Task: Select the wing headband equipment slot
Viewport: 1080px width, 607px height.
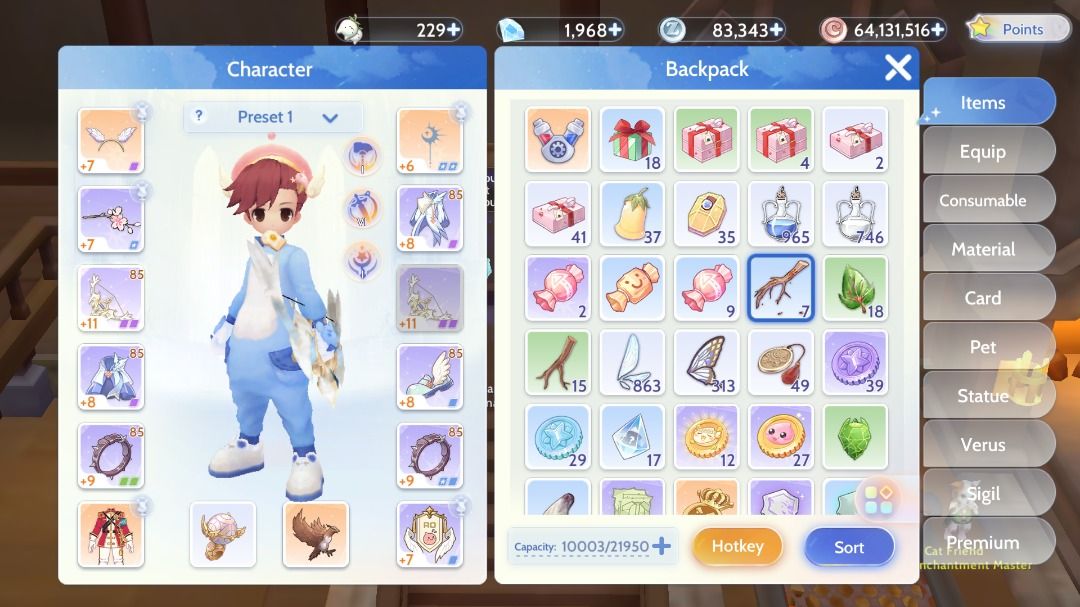Action: [x=111, y=141]
